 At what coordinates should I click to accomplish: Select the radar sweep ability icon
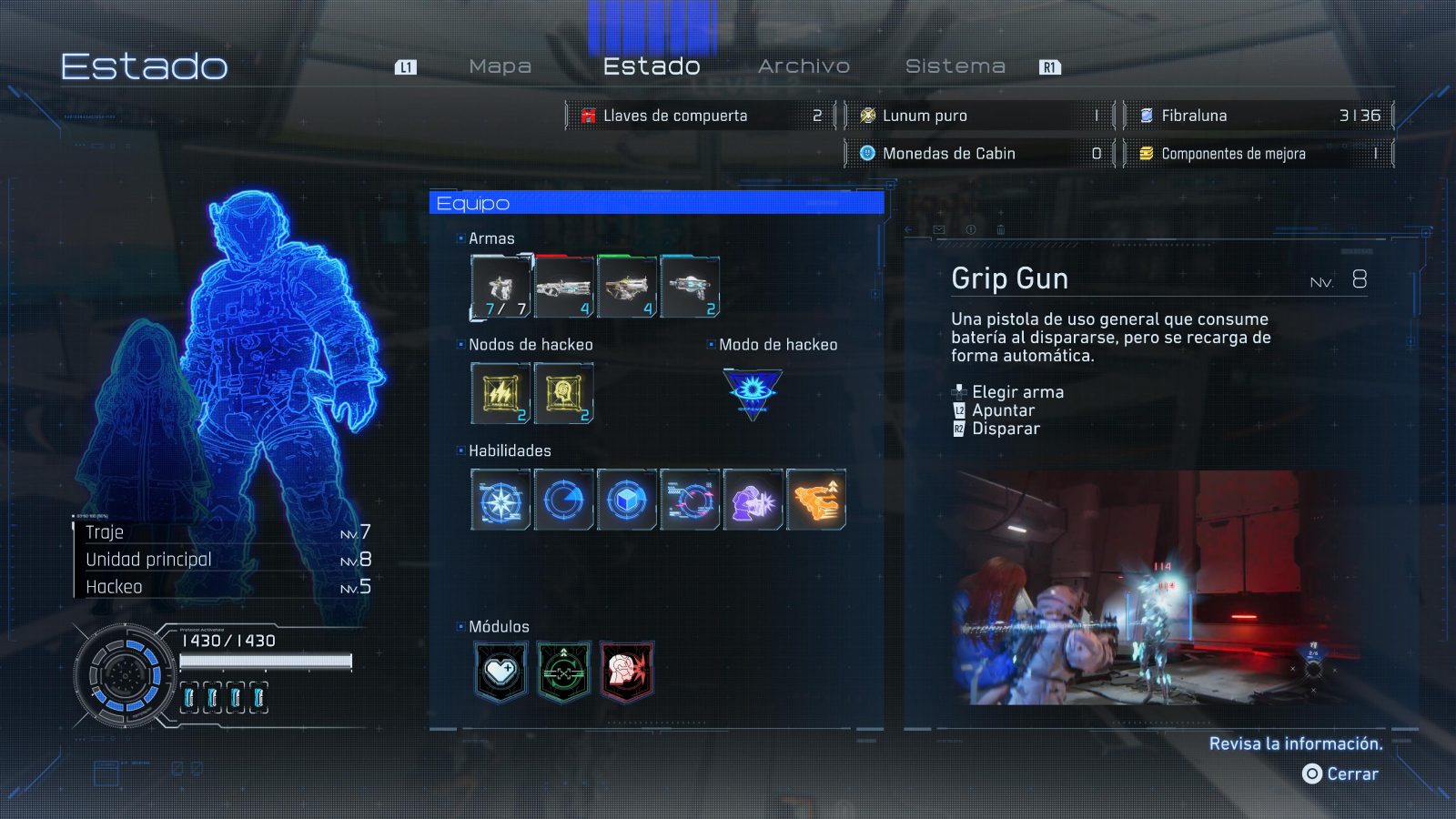(x=563, y=500)
